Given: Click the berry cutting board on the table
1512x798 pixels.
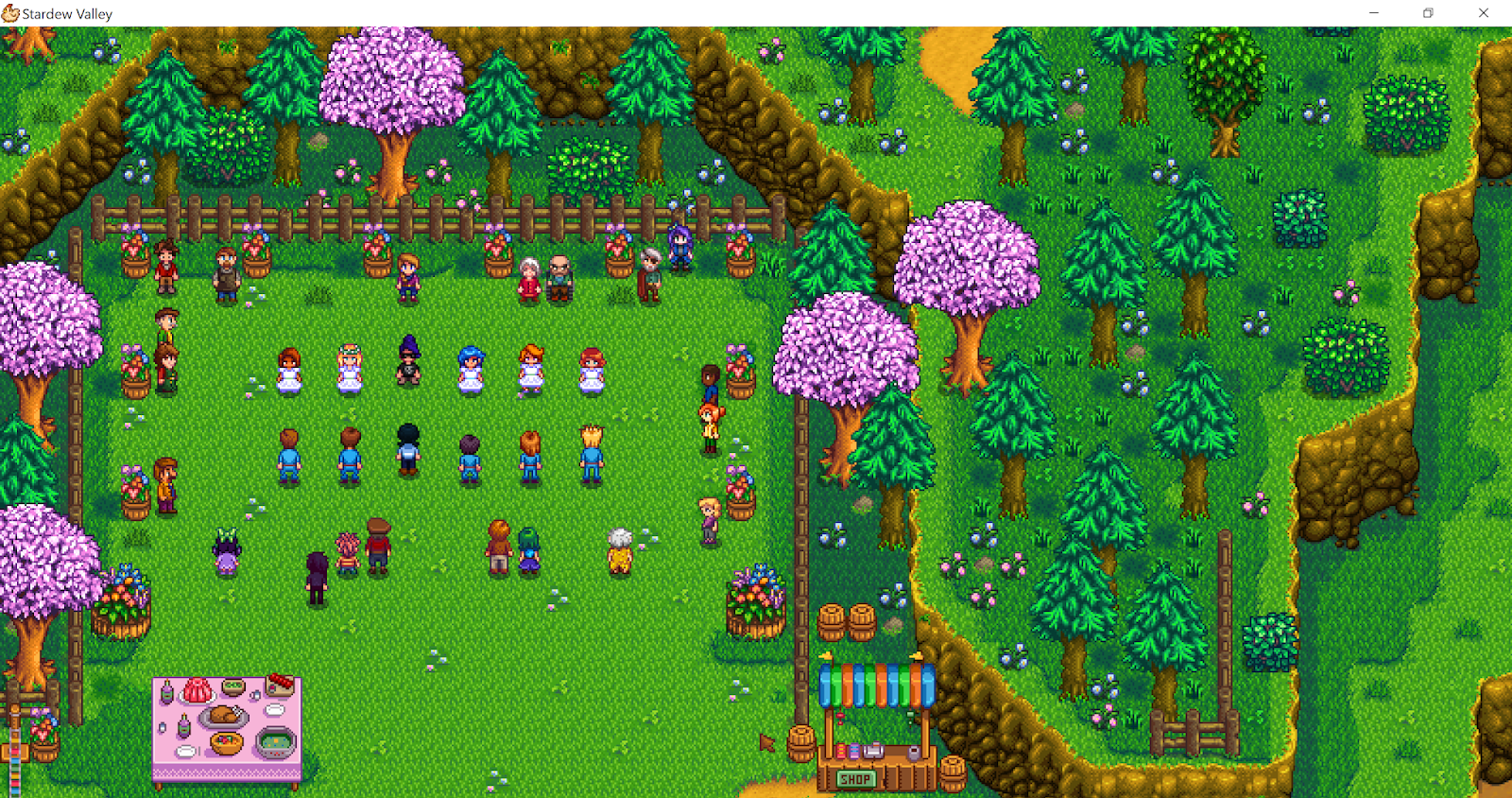Looking at the screenshot, I should (x=280, y=685).
